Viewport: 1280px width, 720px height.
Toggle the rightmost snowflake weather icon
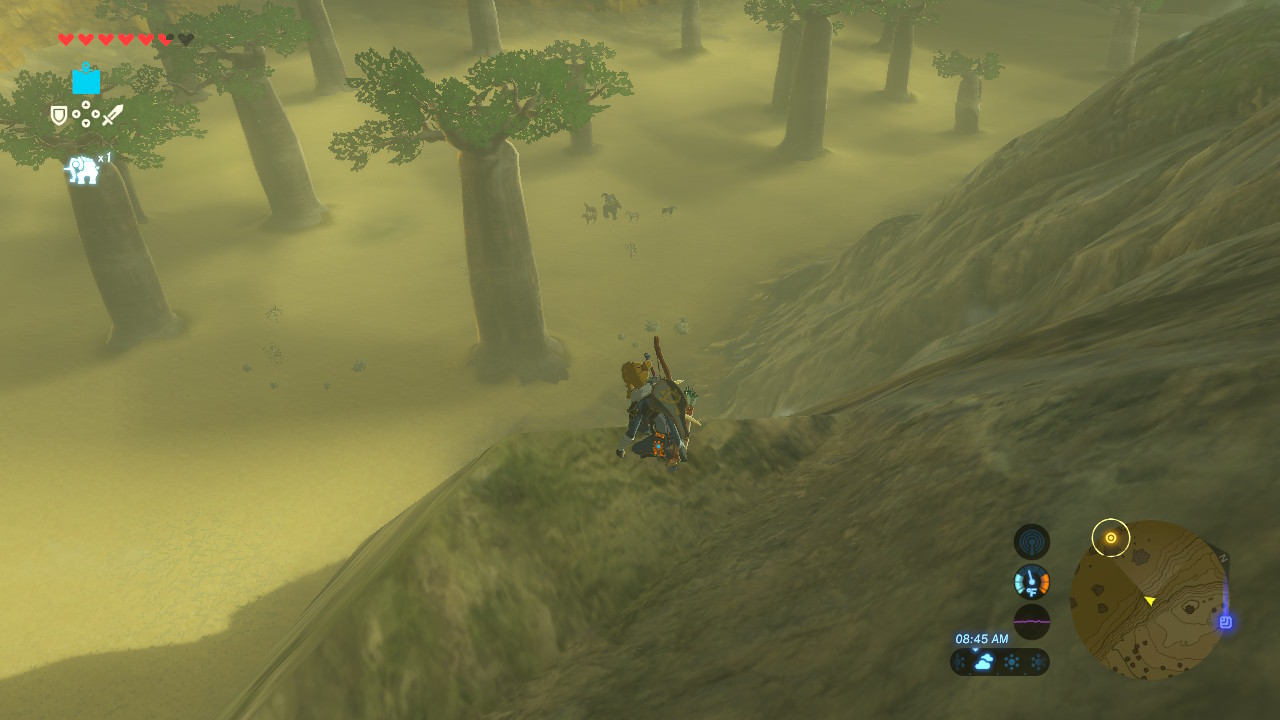[x=1037, y=662]
